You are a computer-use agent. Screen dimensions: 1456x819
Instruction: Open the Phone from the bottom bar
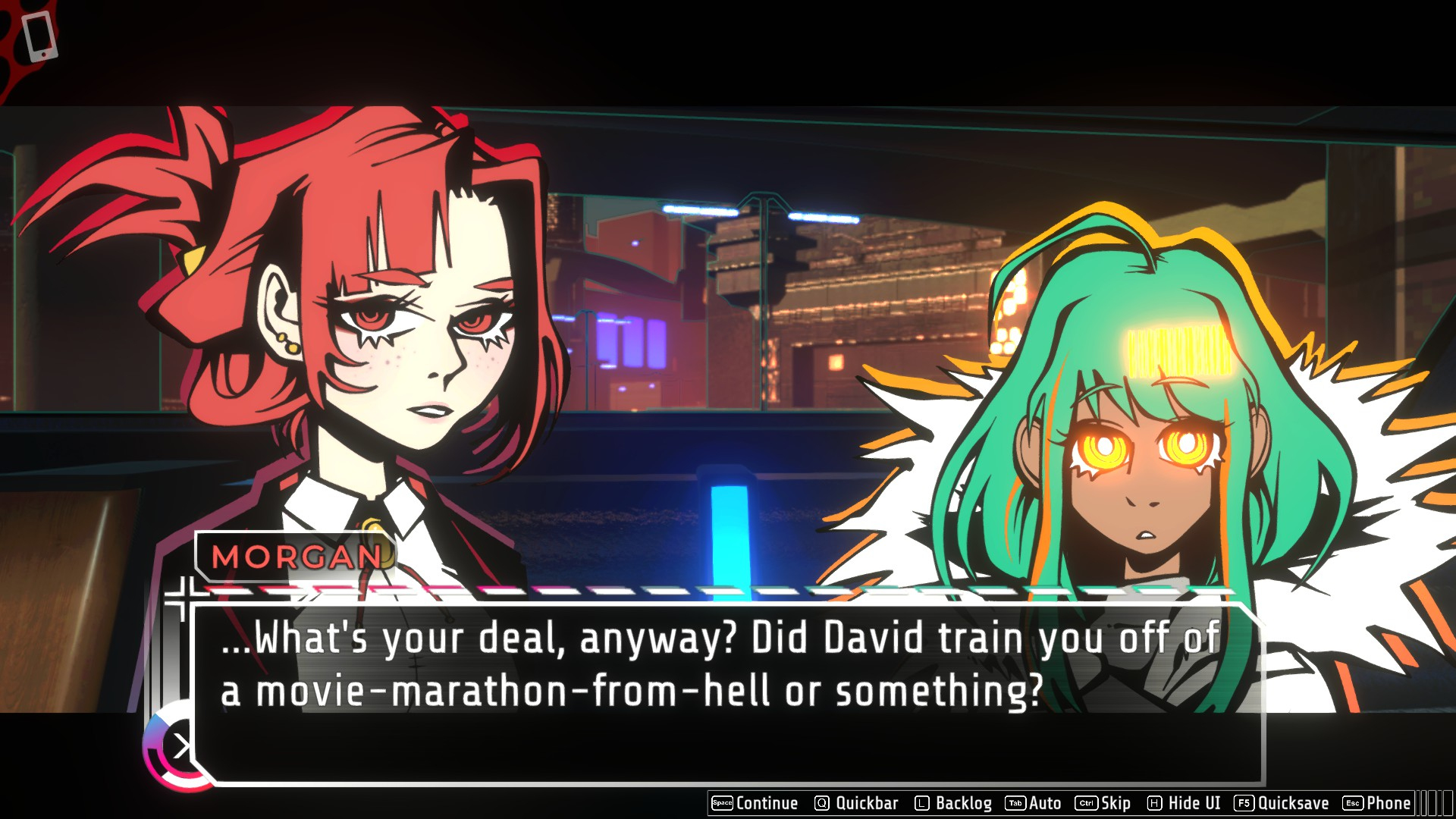point(1377,803)
